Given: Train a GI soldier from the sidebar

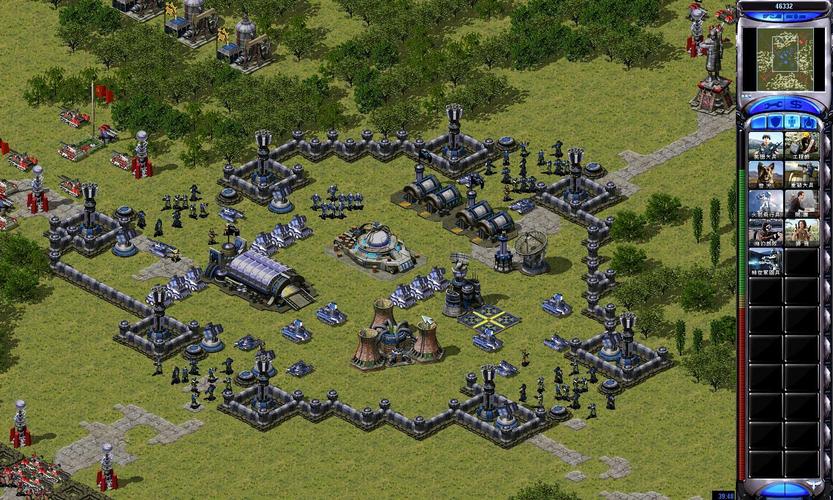Looking at the screenshot, I should click(765, 146).
